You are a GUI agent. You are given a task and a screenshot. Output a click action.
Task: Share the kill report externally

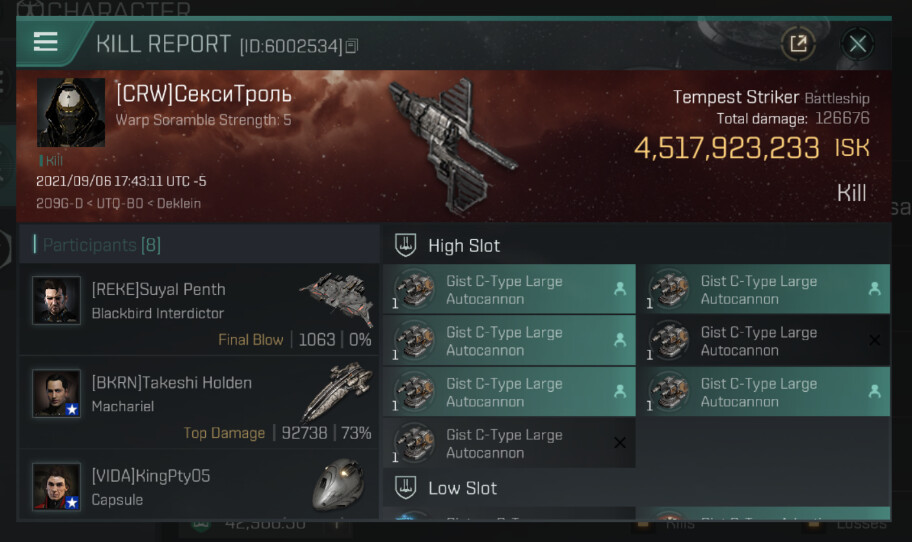(x=798, y=43)
